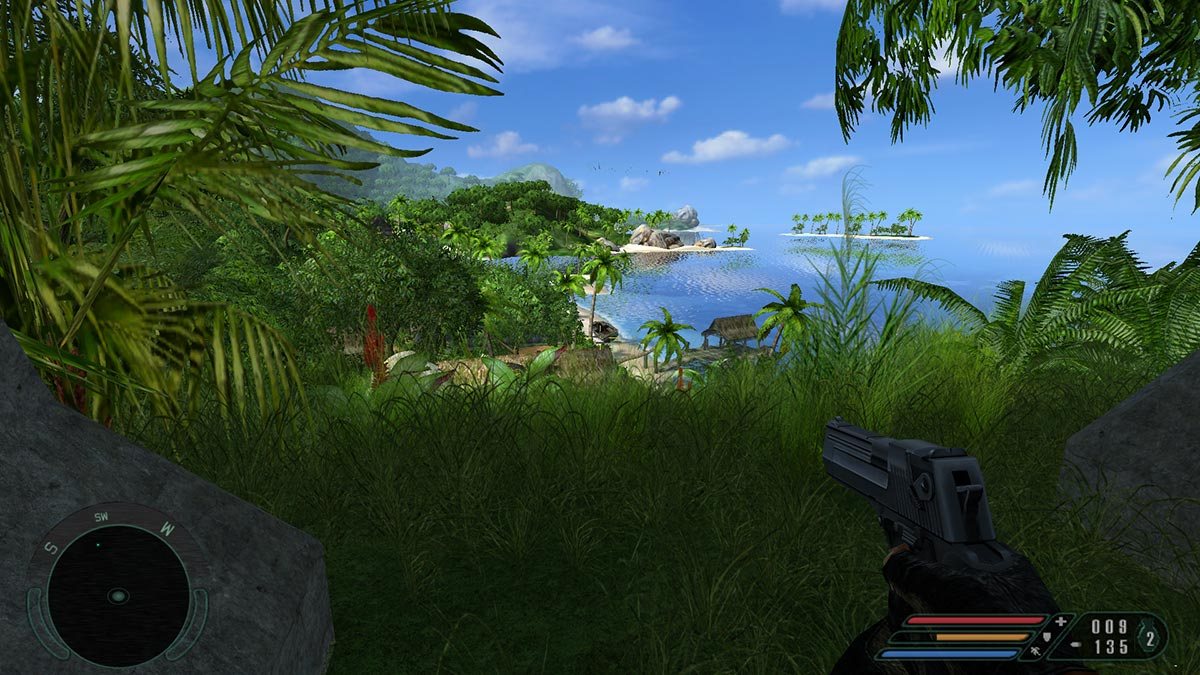Select the green objective dot on radar
The image size is (1200, 675).
click(97, 544)
